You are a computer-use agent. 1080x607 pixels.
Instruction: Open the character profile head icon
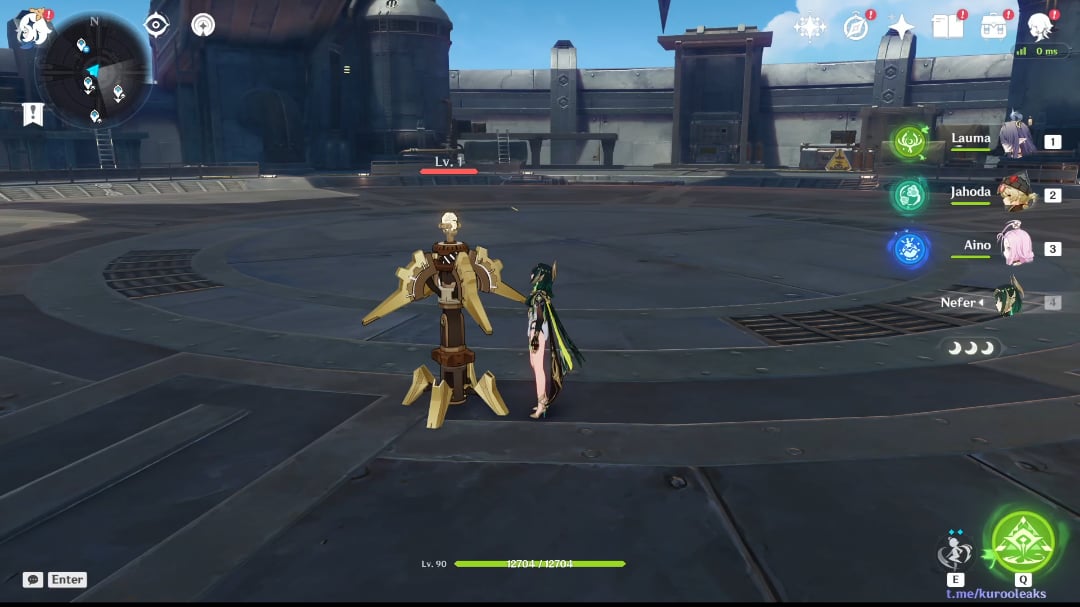(1041, 27)
